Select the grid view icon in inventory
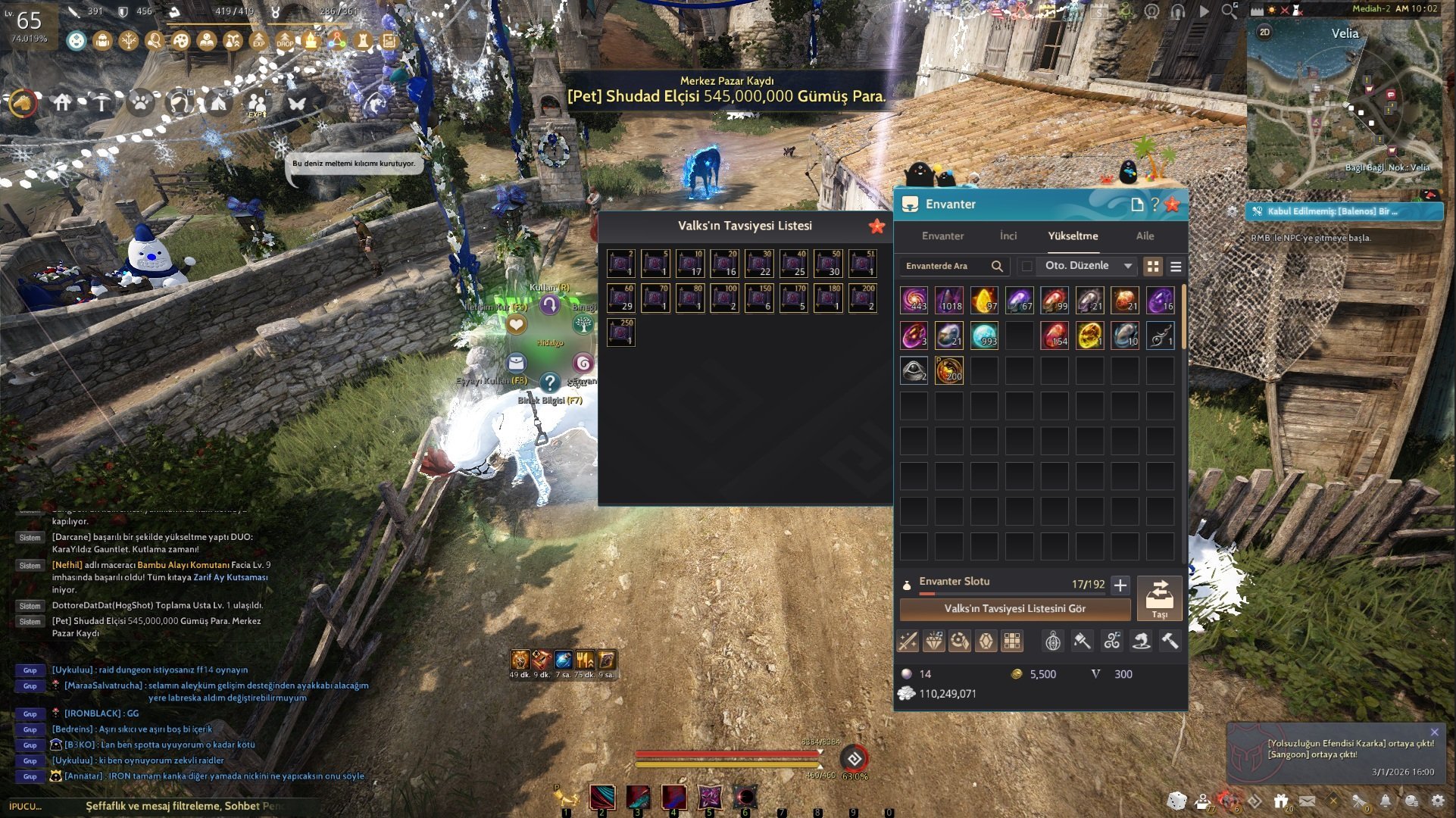Screen dimensions: 1456x818 coord(1153,266)
